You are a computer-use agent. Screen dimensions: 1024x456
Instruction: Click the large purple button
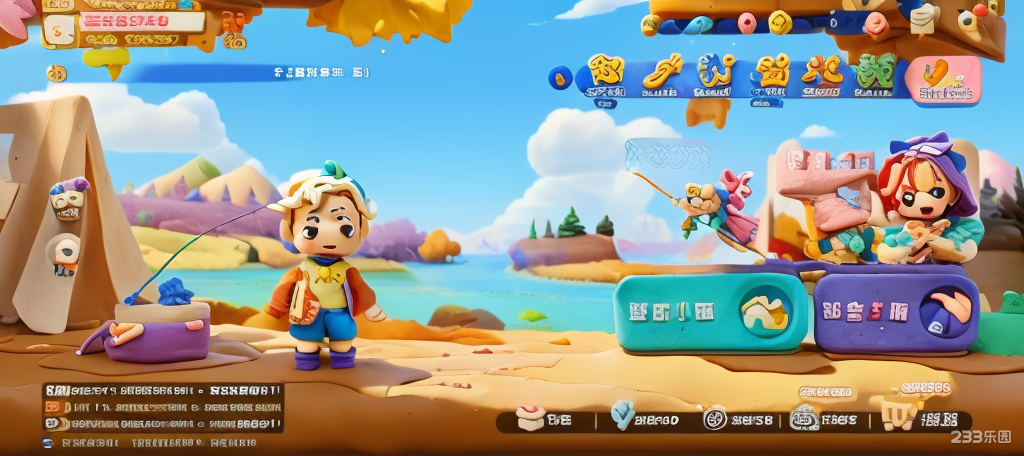pyautogui.click(x=896, y=313)
